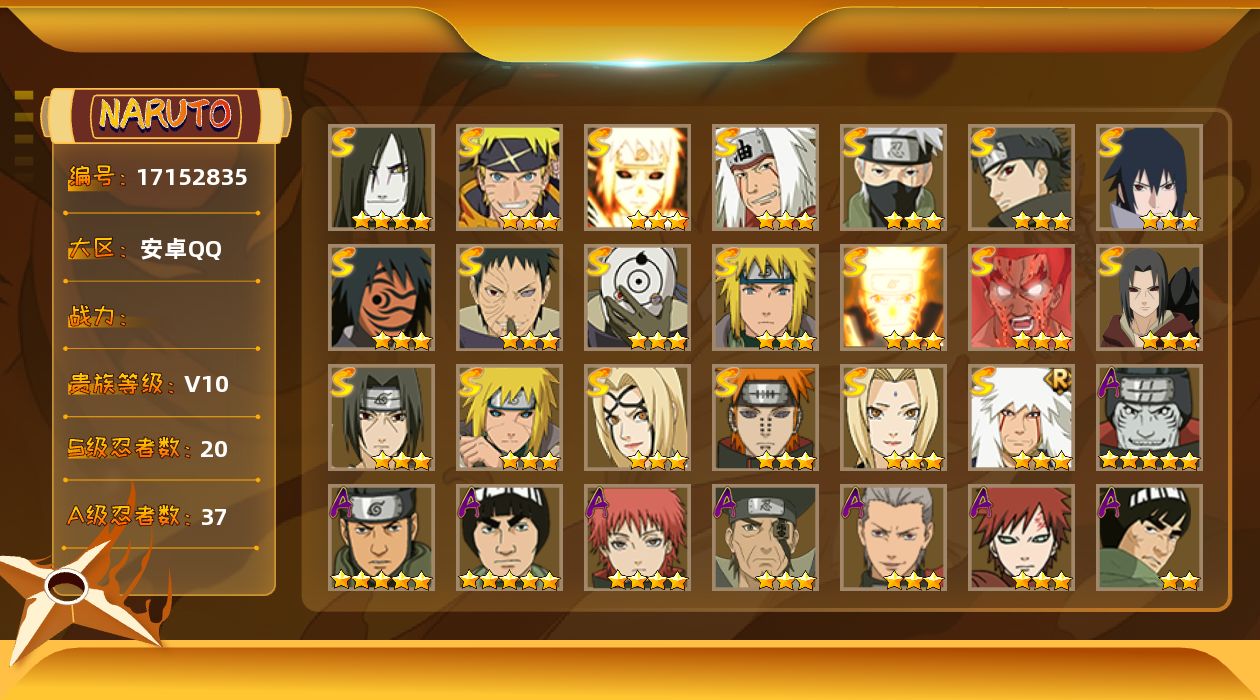Select the Pain ninja portrait
The height and width of the screenshot is (700, 1260).
pos(765,417)
